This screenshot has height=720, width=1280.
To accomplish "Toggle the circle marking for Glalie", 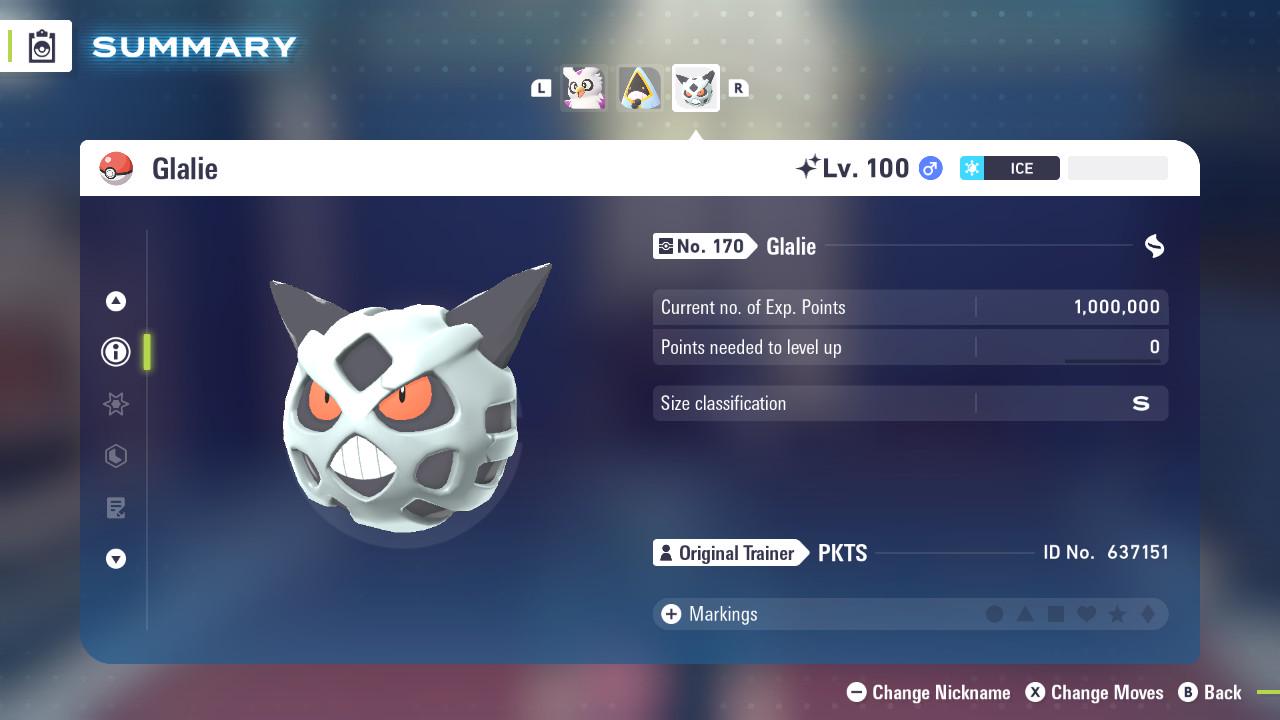I will click(x=995, y=614).
